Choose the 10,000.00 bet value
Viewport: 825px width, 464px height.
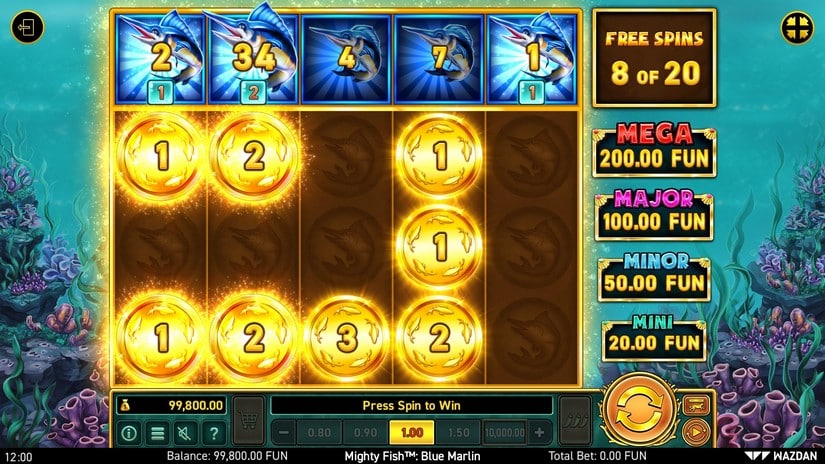(505, 433)
